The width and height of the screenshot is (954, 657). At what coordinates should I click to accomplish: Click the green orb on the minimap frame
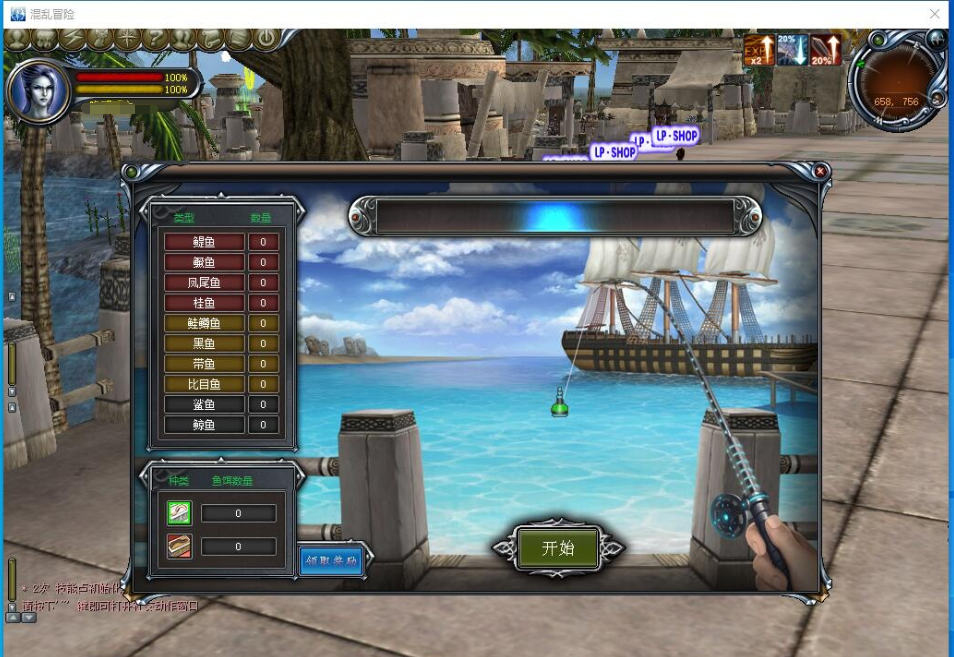877,40
